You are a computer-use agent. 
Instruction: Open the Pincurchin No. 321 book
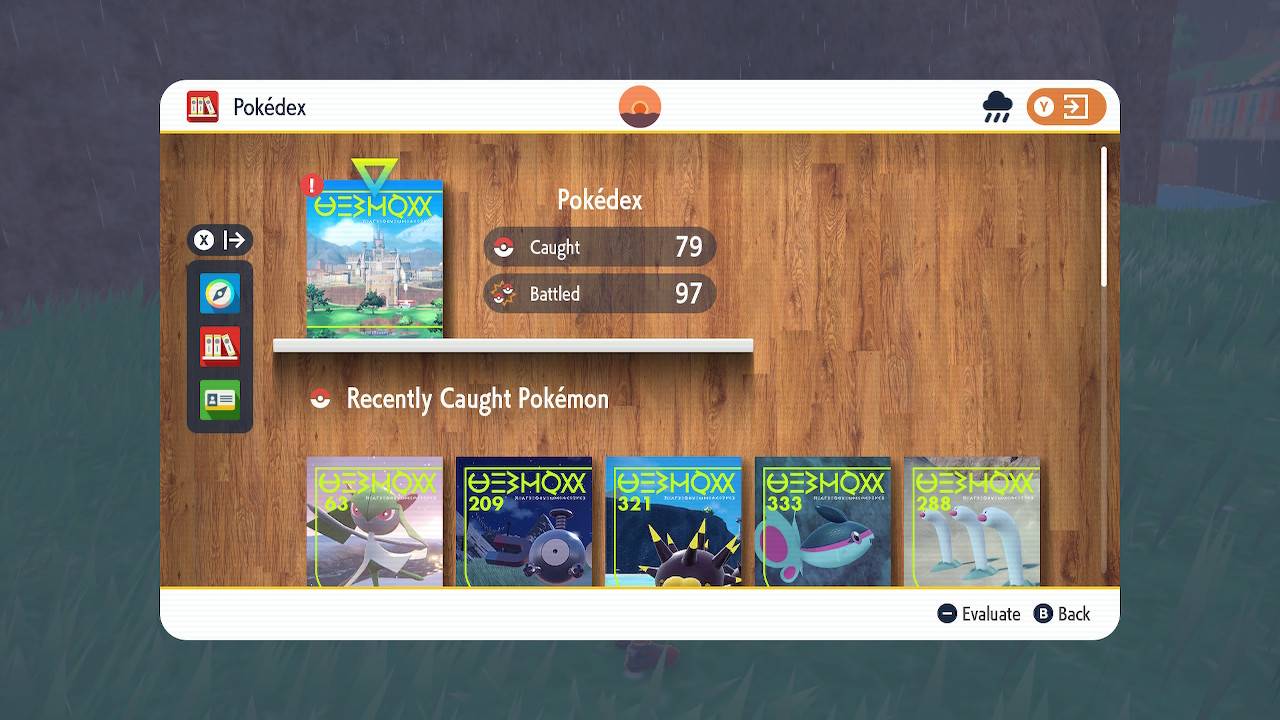coord(673,522)
